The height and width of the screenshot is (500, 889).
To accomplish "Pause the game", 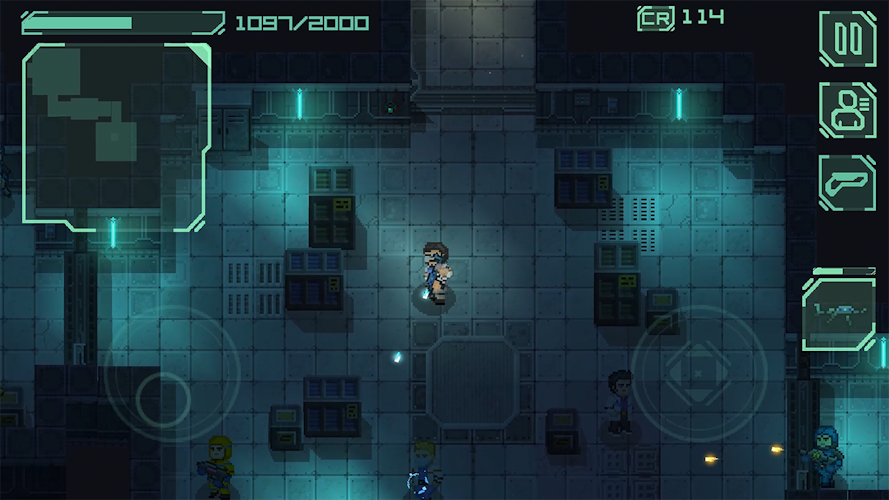I will coord(847,39).
